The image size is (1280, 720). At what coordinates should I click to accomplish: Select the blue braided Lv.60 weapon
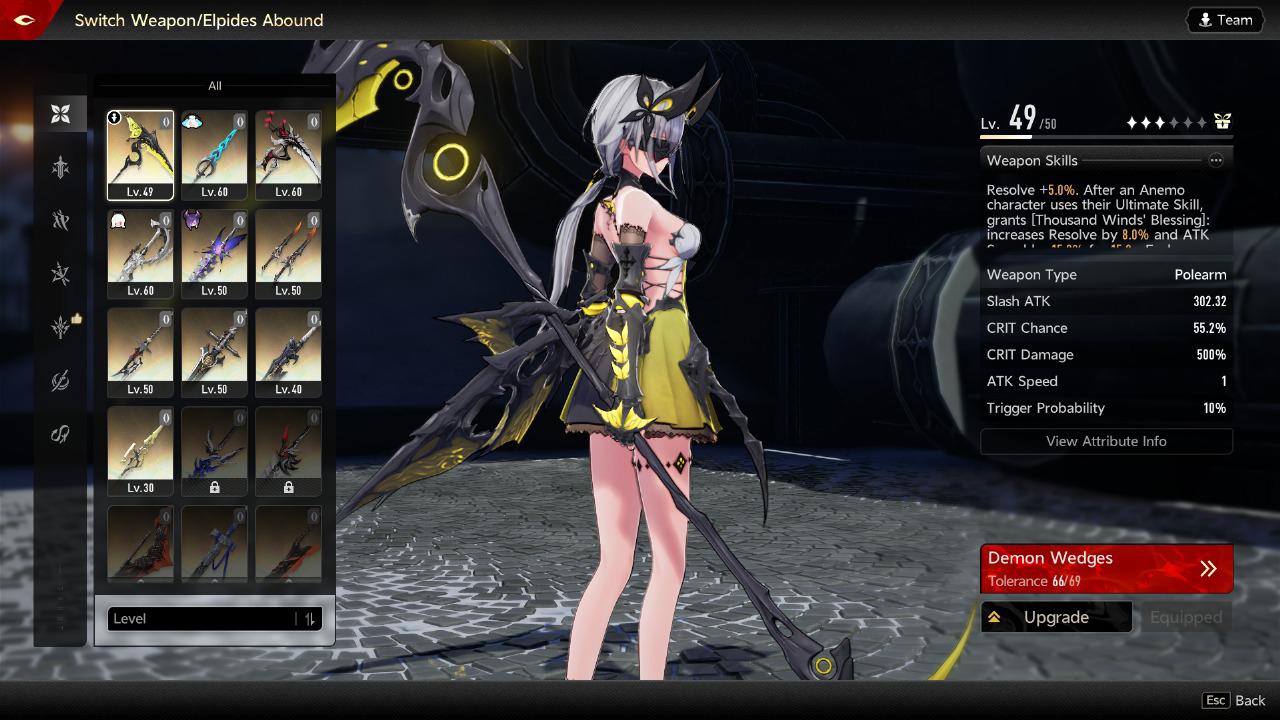214,155
